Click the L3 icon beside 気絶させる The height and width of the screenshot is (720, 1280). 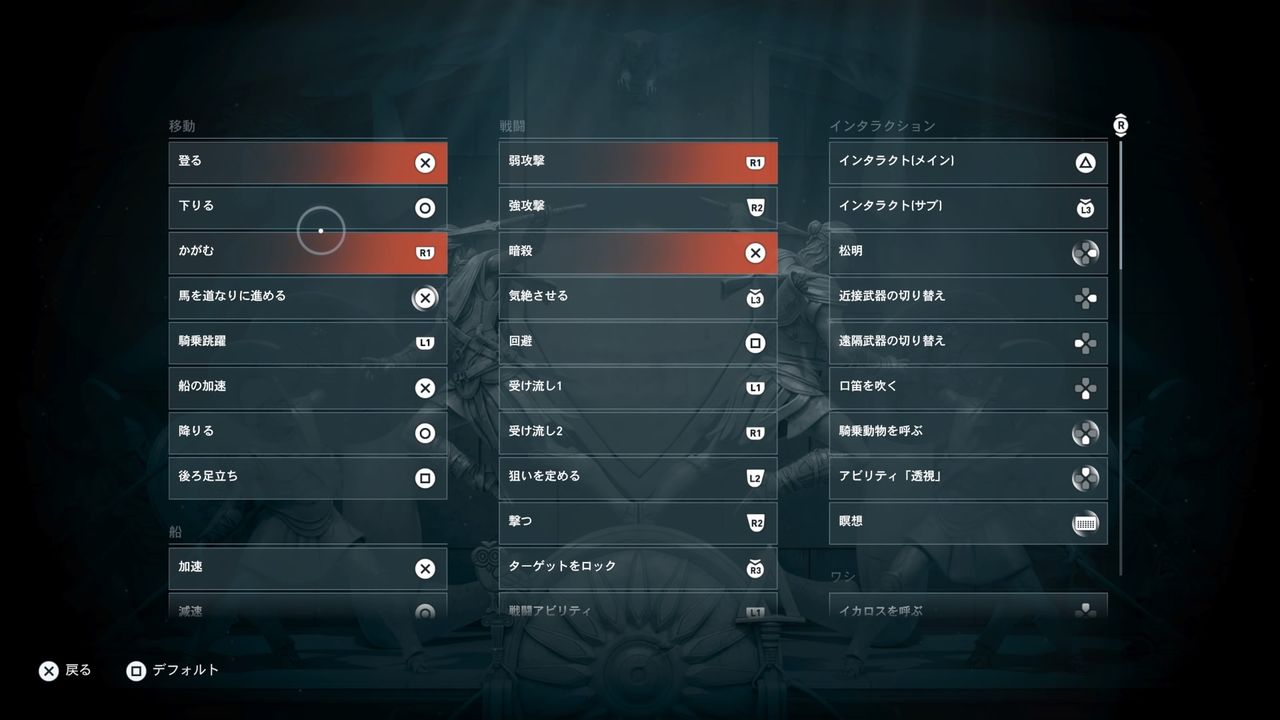(x=755, y=296)
